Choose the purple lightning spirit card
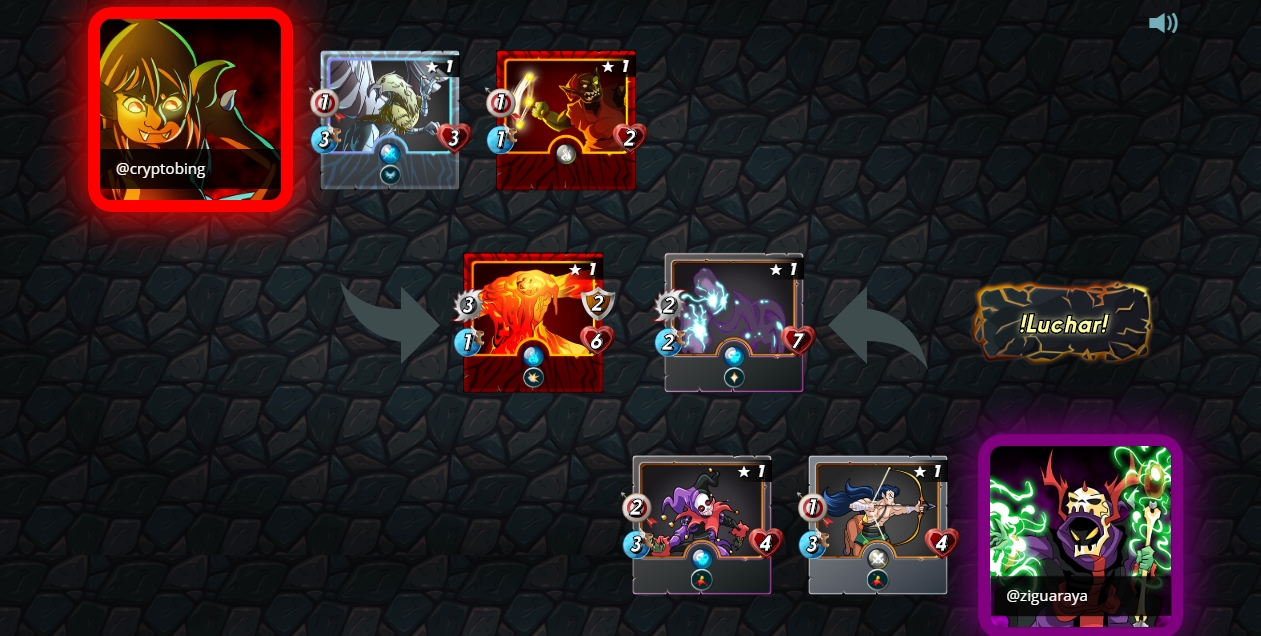 (734, 322)
